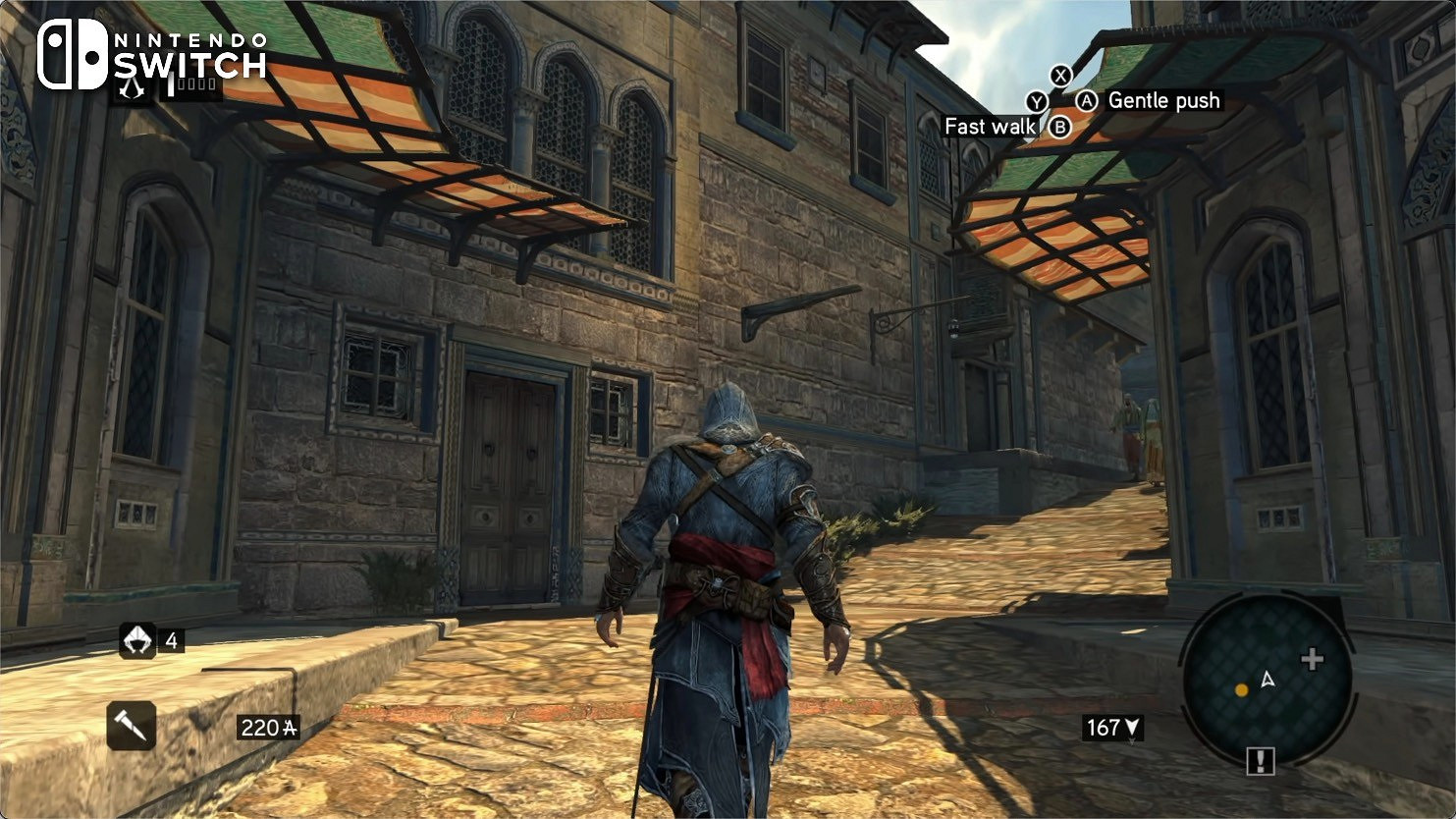This screenshot has height=819, width=1456.
Task: Select the exclamation mark alert icon below minimap
Action: (x=1260, y=761)
